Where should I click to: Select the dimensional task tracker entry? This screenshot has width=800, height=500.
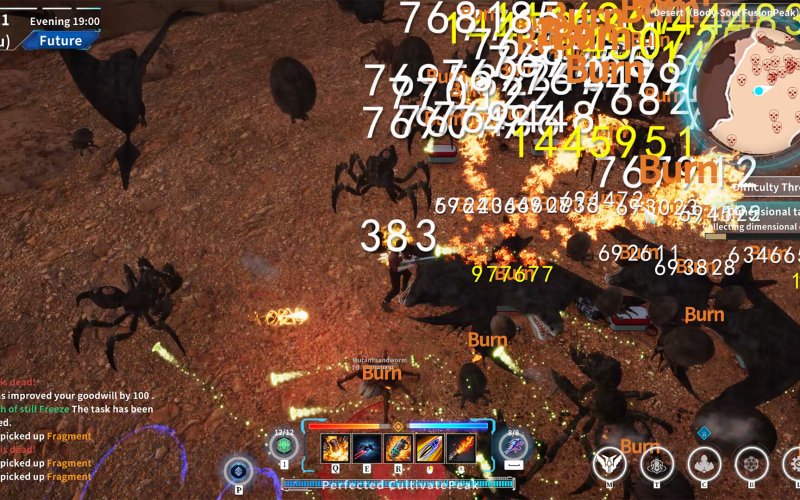(x=755, y=219)
